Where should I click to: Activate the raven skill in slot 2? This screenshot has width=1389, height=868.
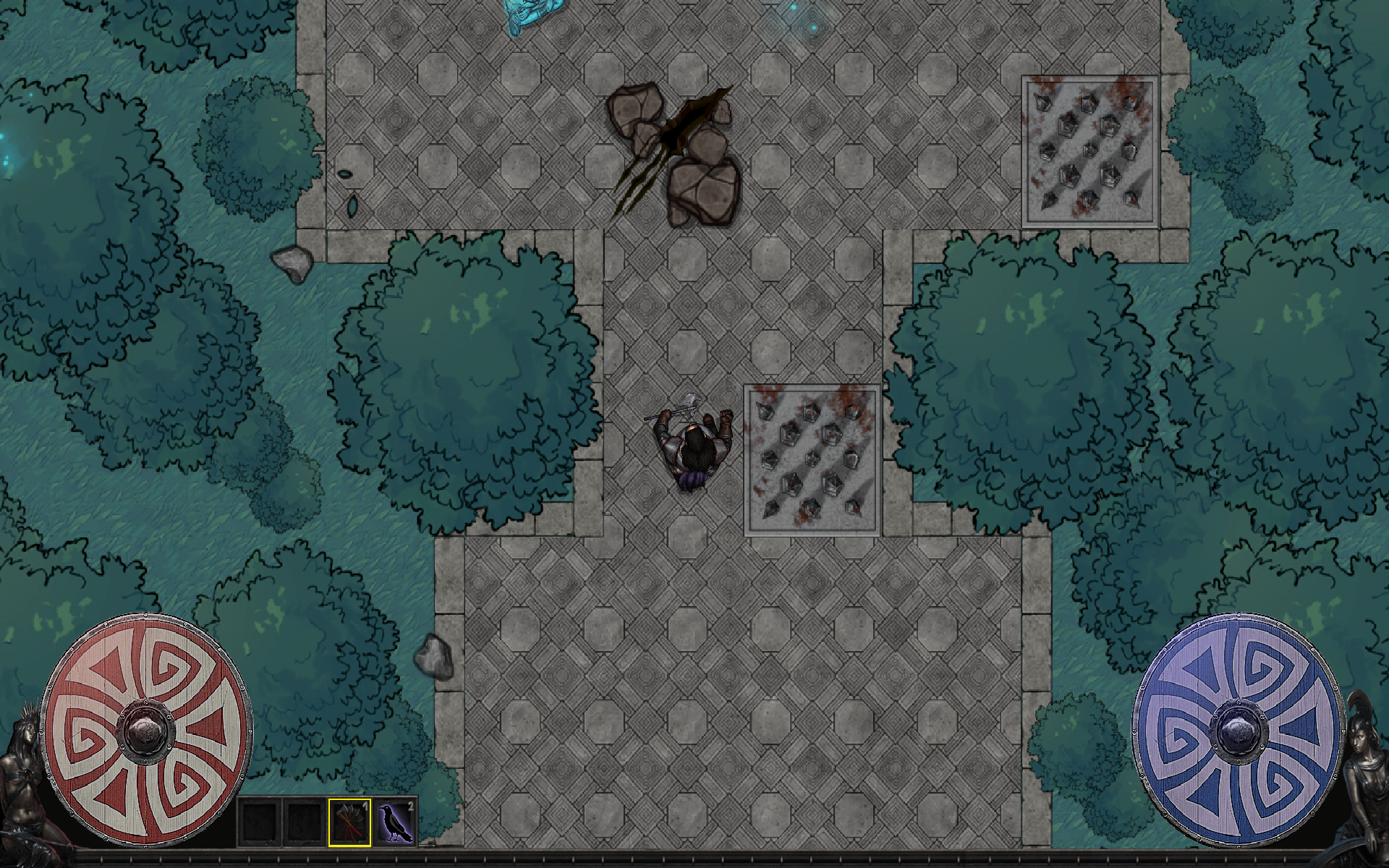coord(395,822)
